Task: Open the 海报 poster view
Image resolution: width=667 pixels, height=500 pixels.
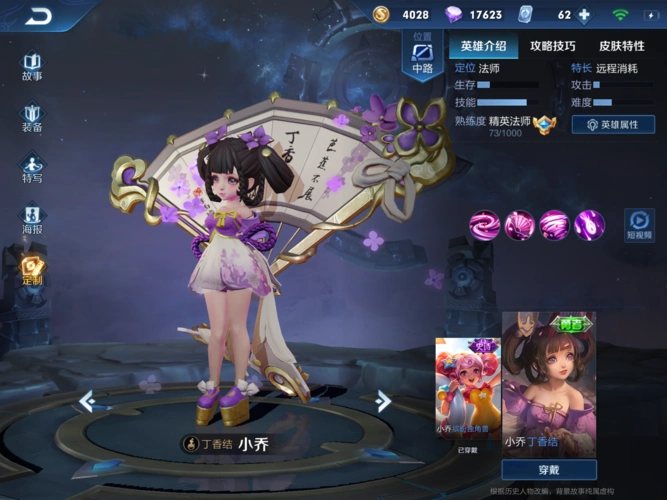Action: tap(32, 219)
